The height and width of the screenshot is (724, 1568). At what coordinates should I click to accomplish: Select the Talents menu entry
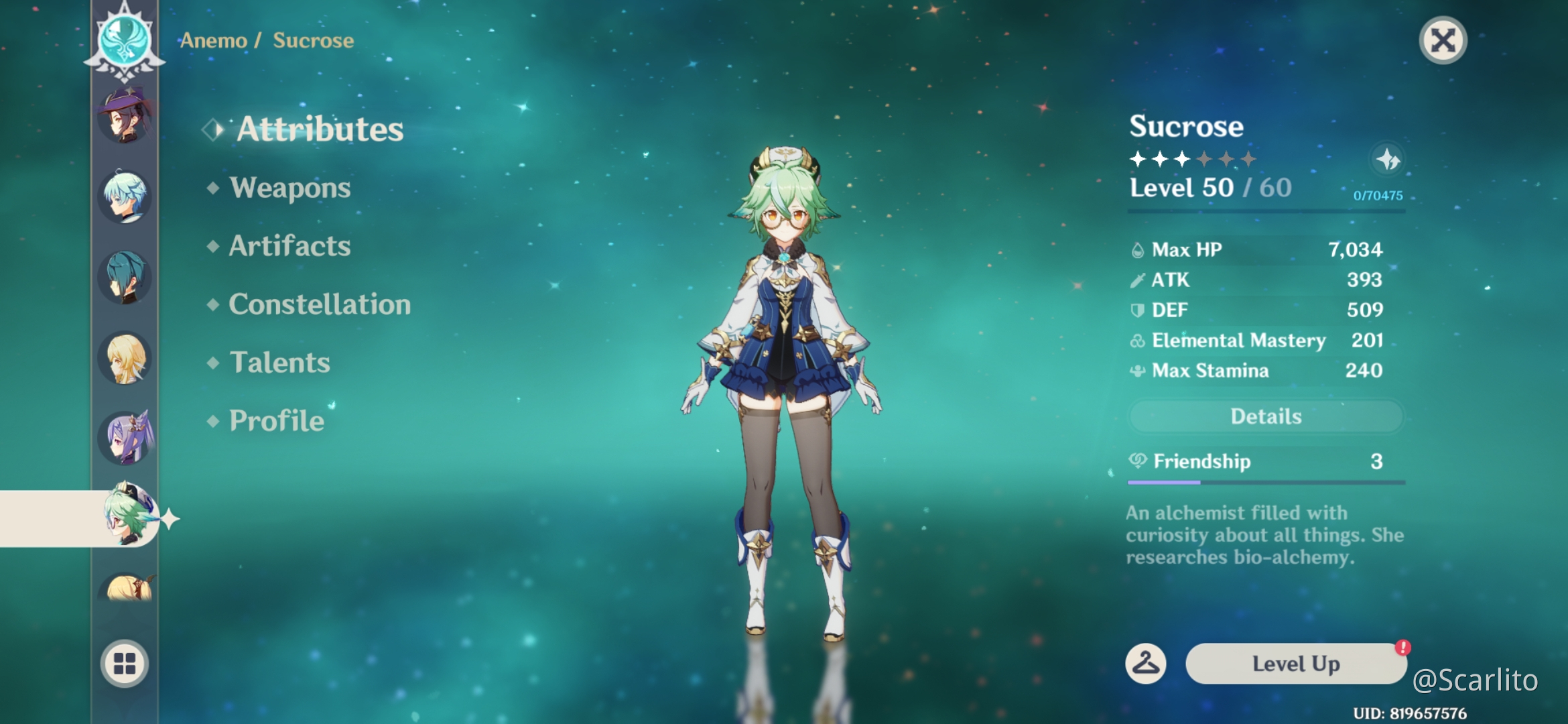tap(279, 362)
